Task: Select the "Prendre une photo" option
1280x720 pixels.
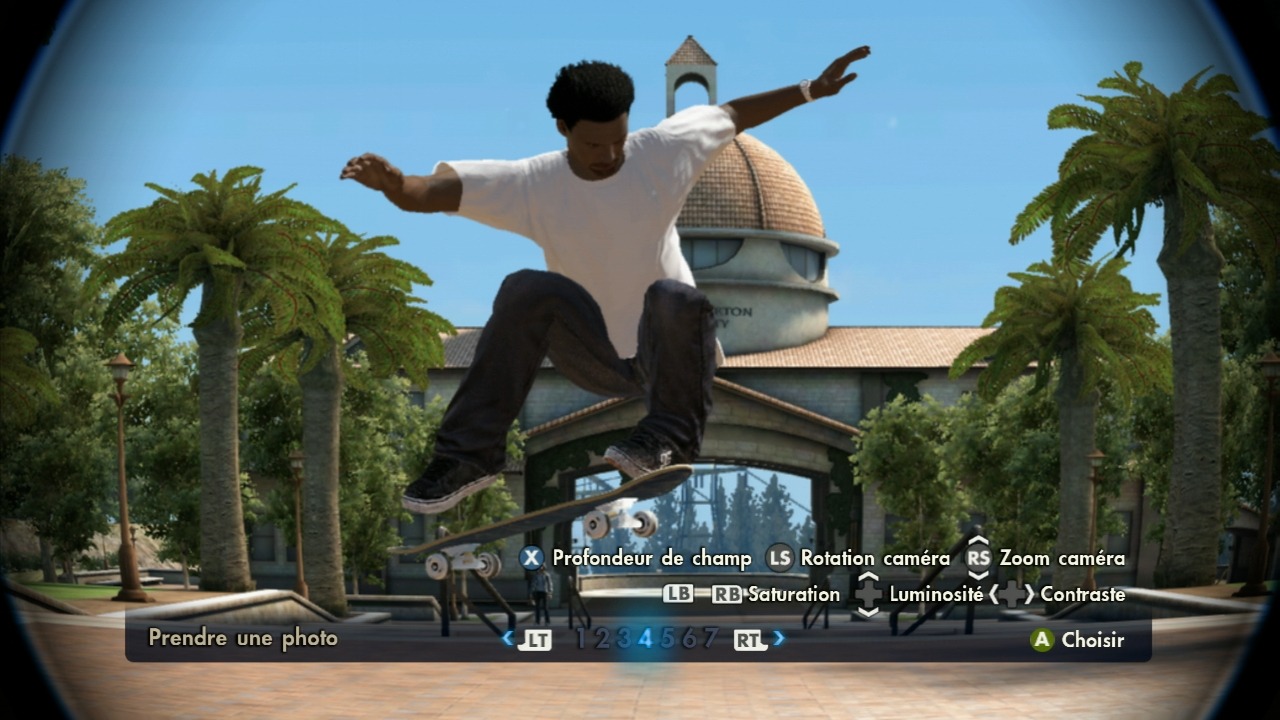Action: [243, 638]
